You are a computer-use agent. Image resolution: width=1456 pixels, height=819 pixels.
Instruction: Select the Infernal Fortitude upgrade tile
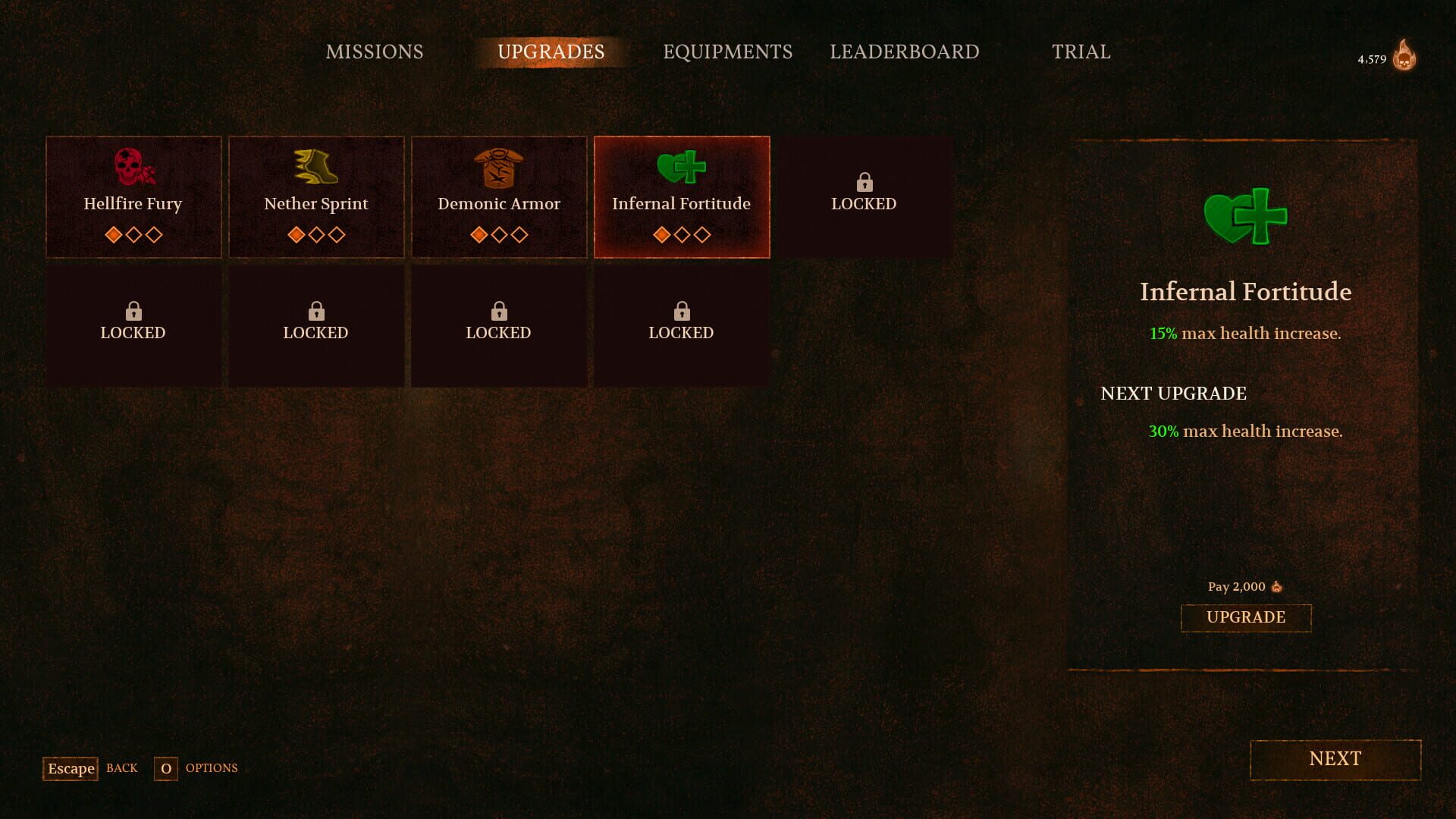coord(682,197)
